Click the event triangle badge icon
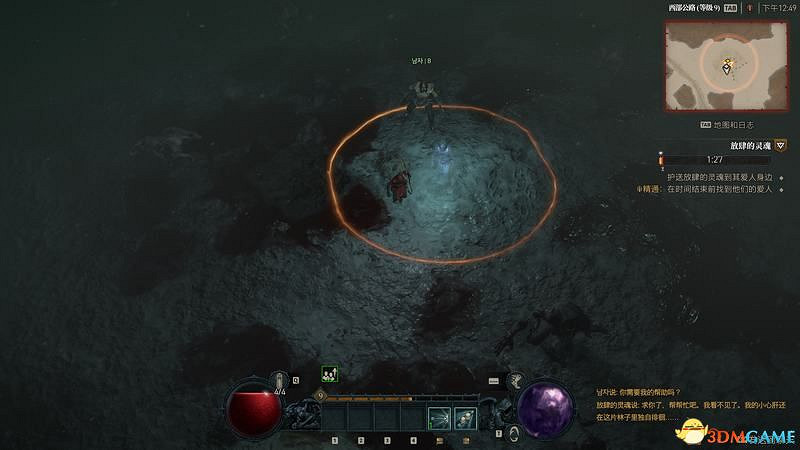 [780, 145]
